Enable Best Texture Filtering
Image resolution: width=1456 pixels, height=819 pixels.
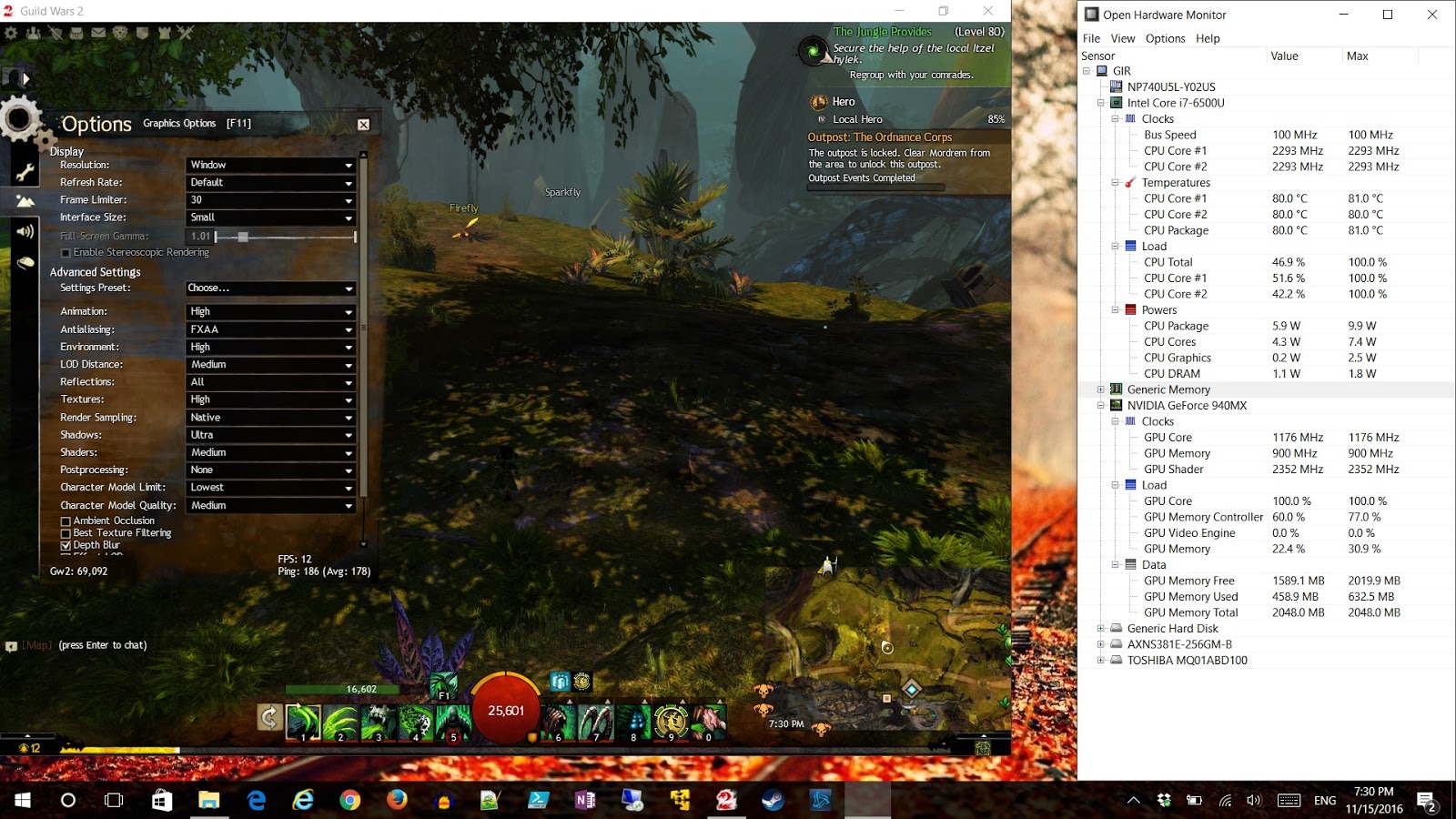click(65, 532)
